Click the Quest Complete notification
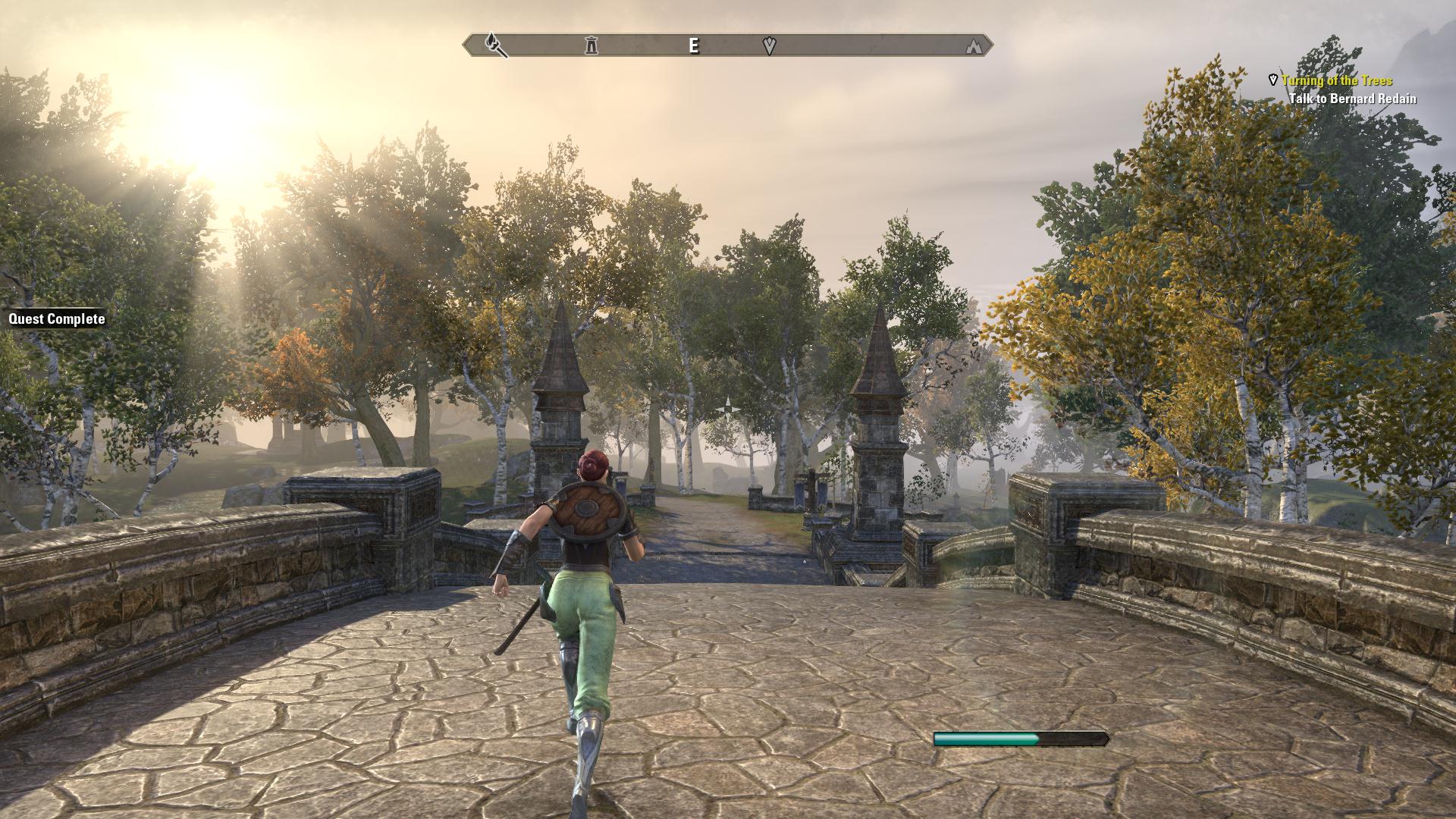Image resolution: width=1456 pixels, height=819 pixels. (57, 319)
